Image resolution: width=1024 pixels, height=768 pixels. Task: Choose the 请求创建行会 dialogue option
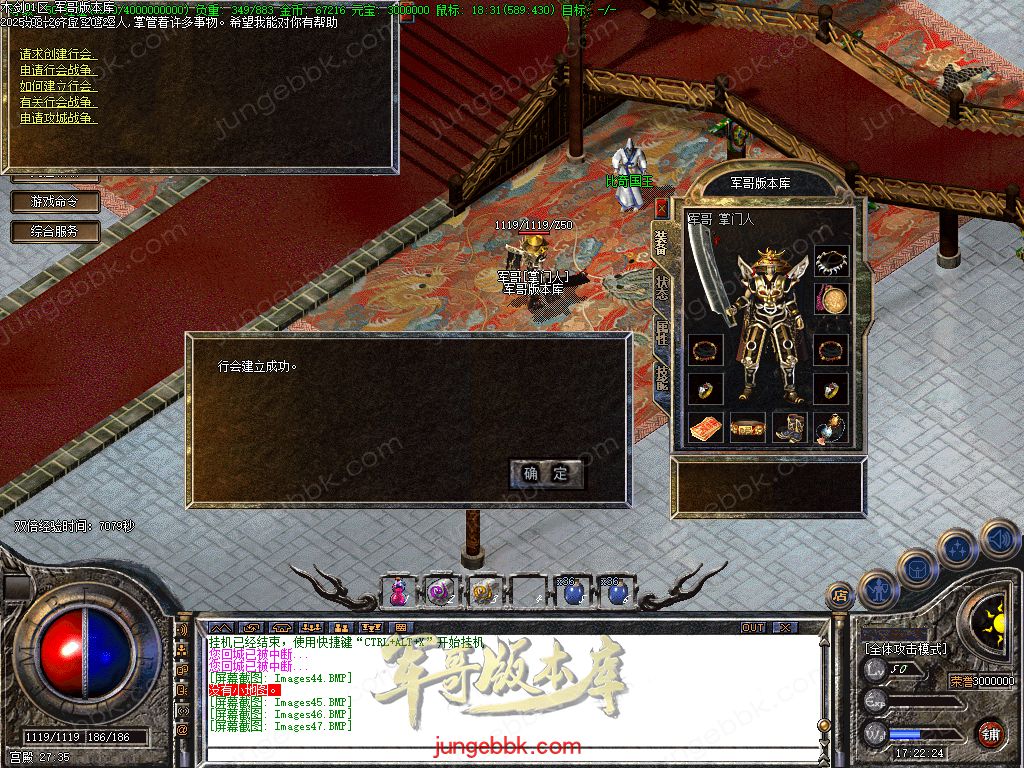click(57, 54)
